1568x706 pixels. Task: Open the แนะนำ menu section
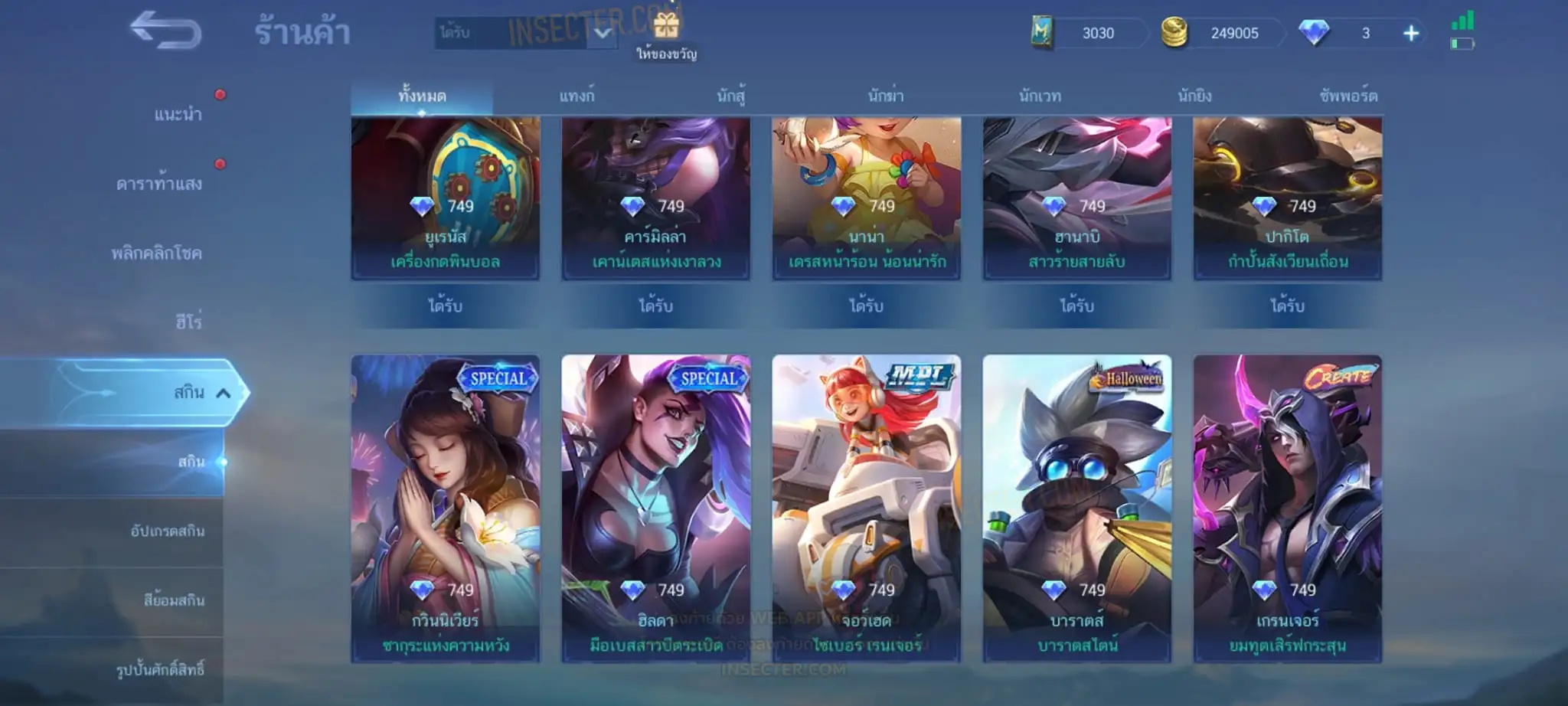click(178, 115)
